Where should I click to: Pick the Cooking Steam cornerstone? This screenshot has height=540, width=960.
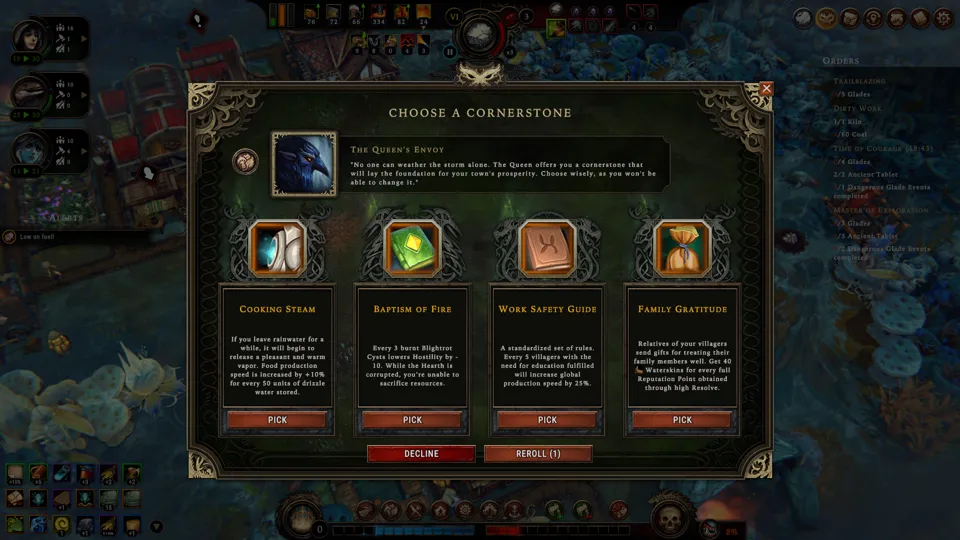[277, 420]
